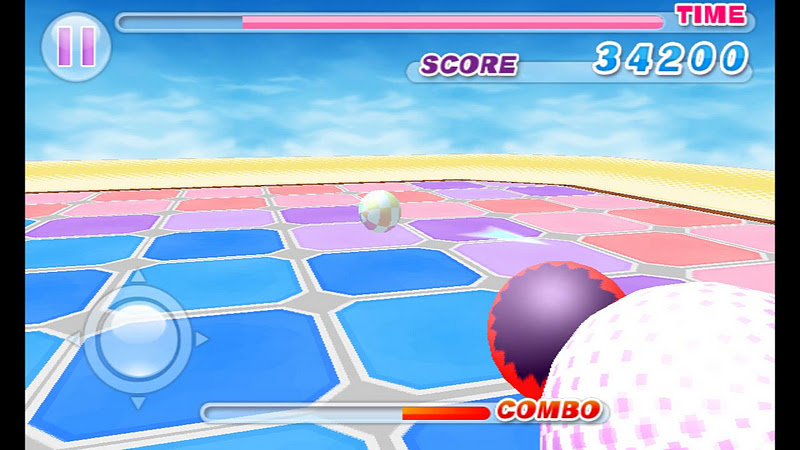800x450 pixels.
Task: Tap the joystick's up arrow
Action: tap(138, 276)
